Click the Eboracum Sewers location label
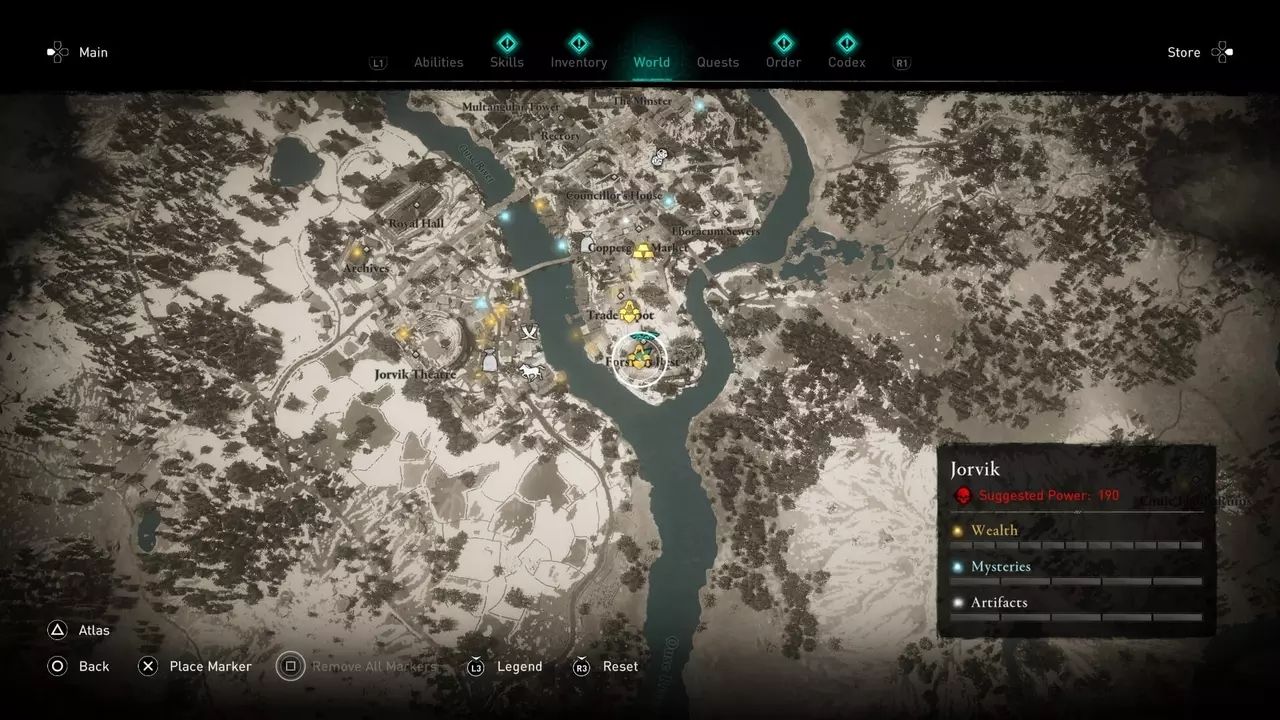 point(715,231)
